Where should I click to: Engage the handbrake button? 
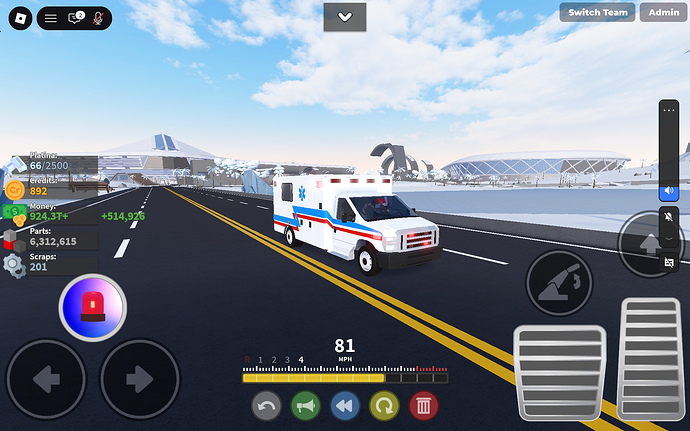point(560,283)
